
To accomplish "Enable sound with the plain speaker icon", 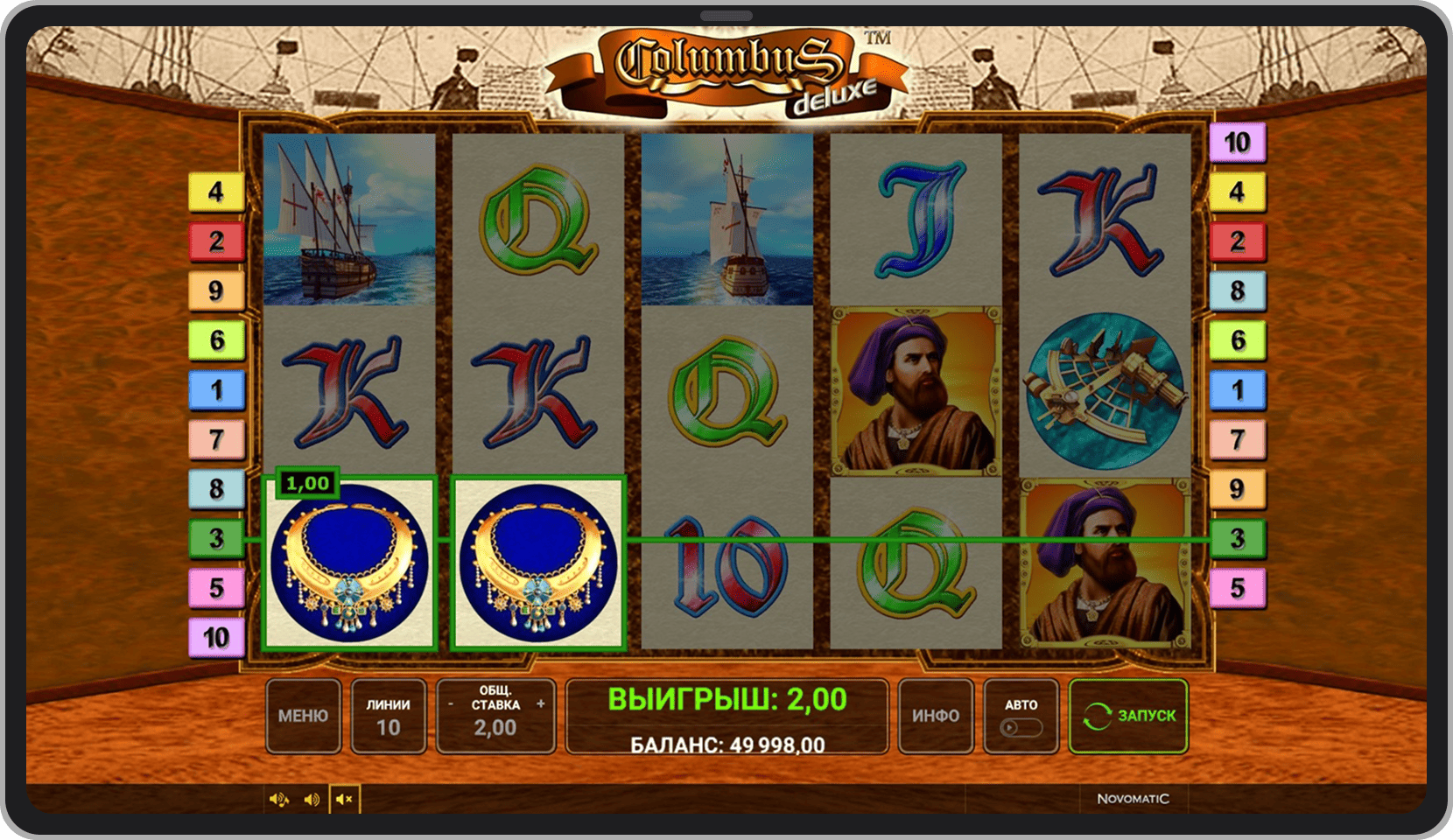I will click(312, 799).
